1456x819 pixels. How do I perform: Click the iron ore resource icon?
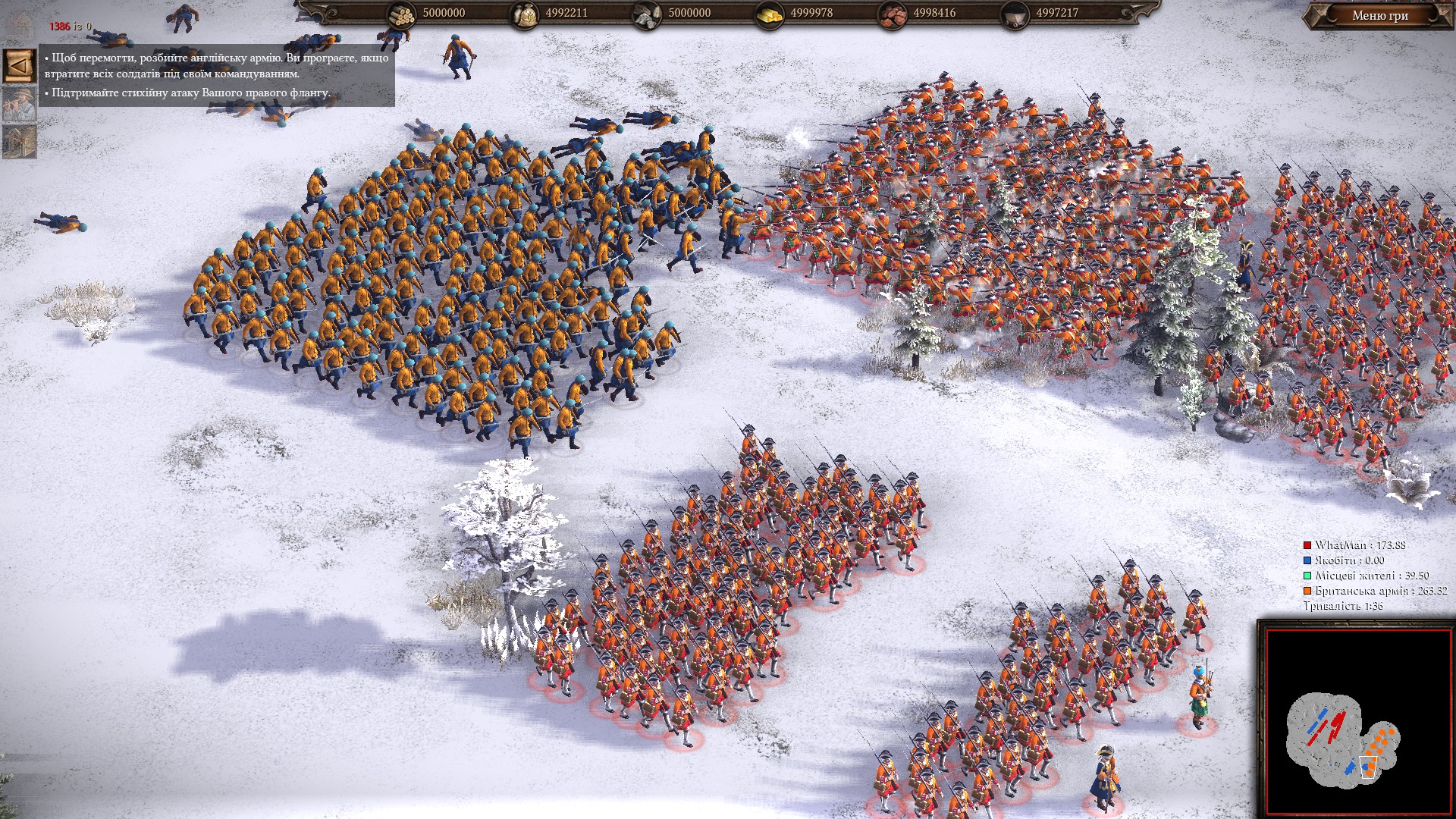tap(893, 14)
